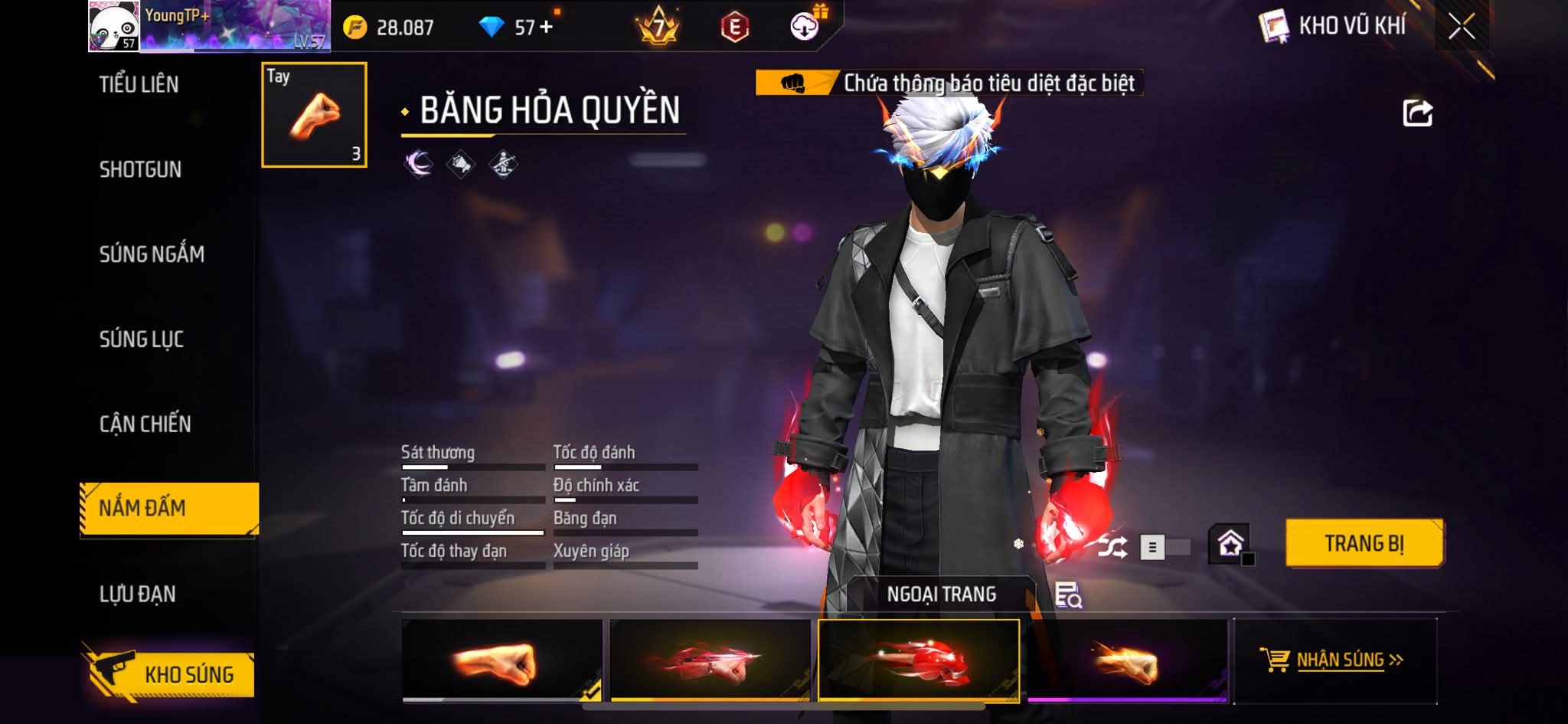Switch to the TIỂU LIÊN weapon category
This screenshot has height=724, width=1568.
[139, 84]
